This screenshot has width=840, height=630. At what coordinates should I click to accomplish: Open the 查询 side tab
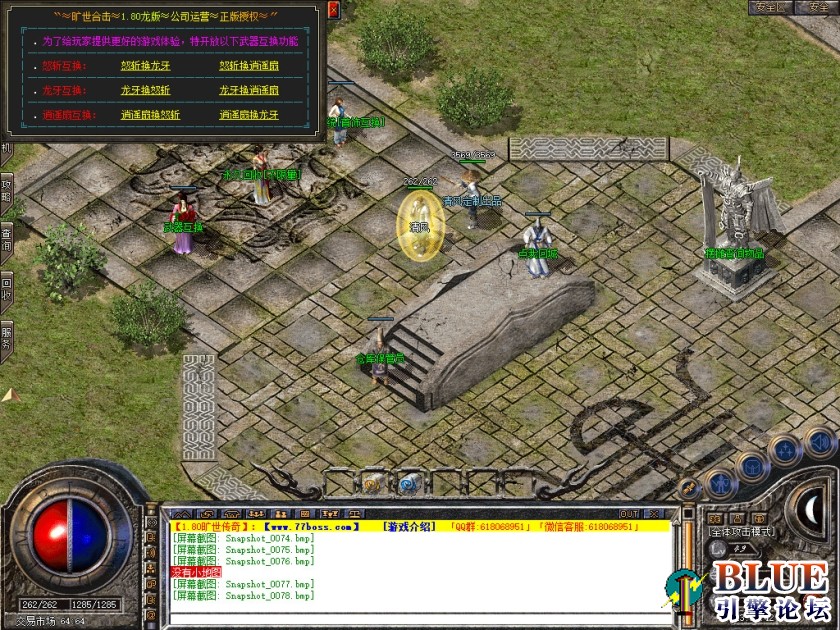(6, 237)
